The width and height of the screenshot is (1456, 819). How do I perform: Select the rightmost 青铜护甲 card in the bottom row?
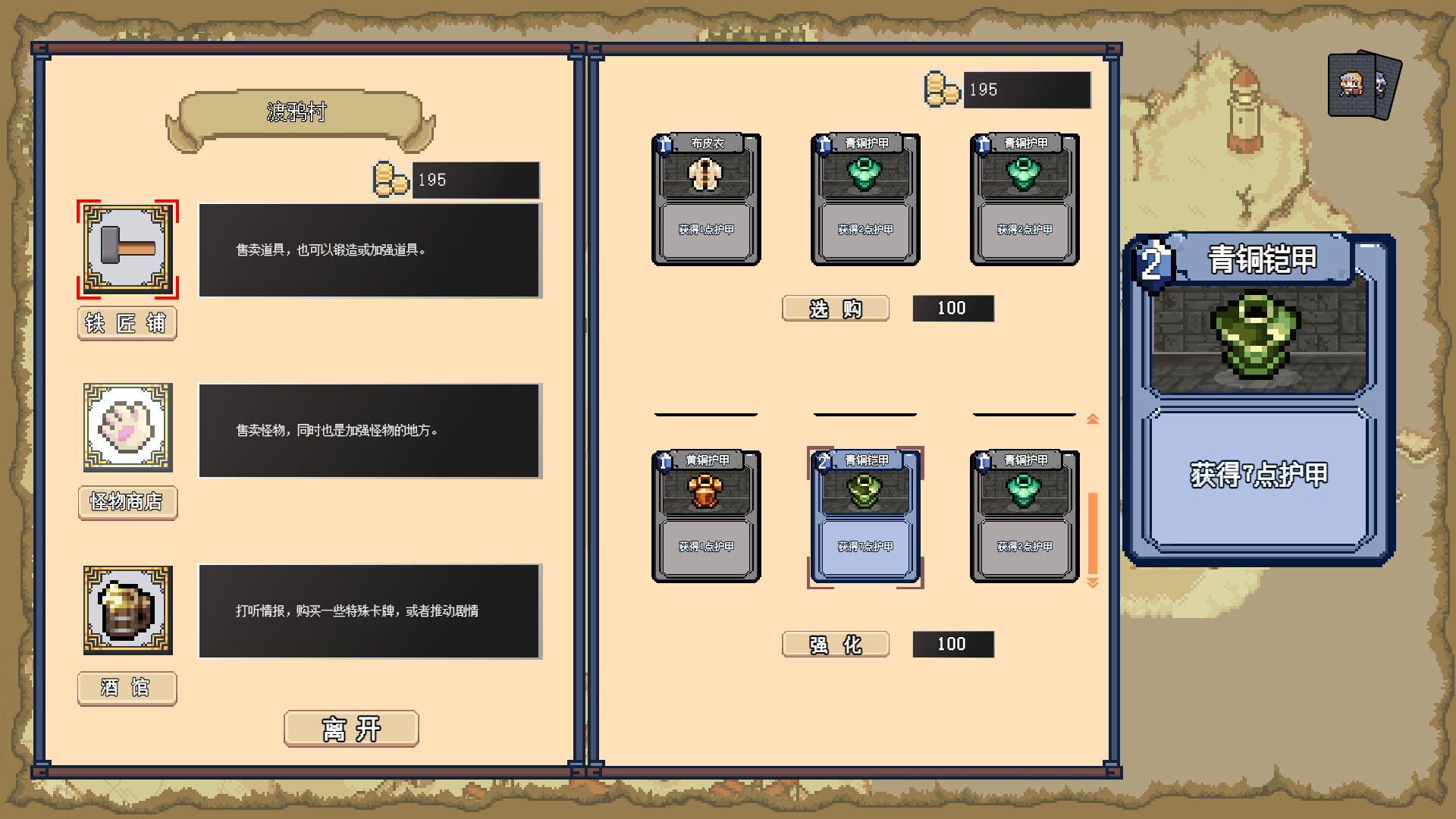1025,518
